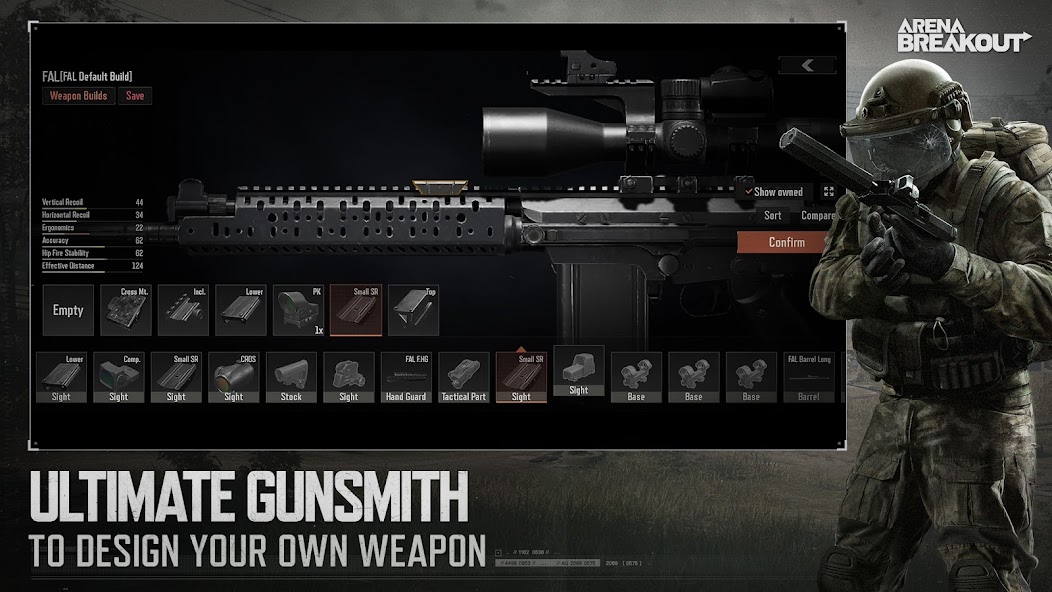Select the PK 1x sight option
Image resolution: width=1052 pixels, height=592 pixels.
point(298,310)
